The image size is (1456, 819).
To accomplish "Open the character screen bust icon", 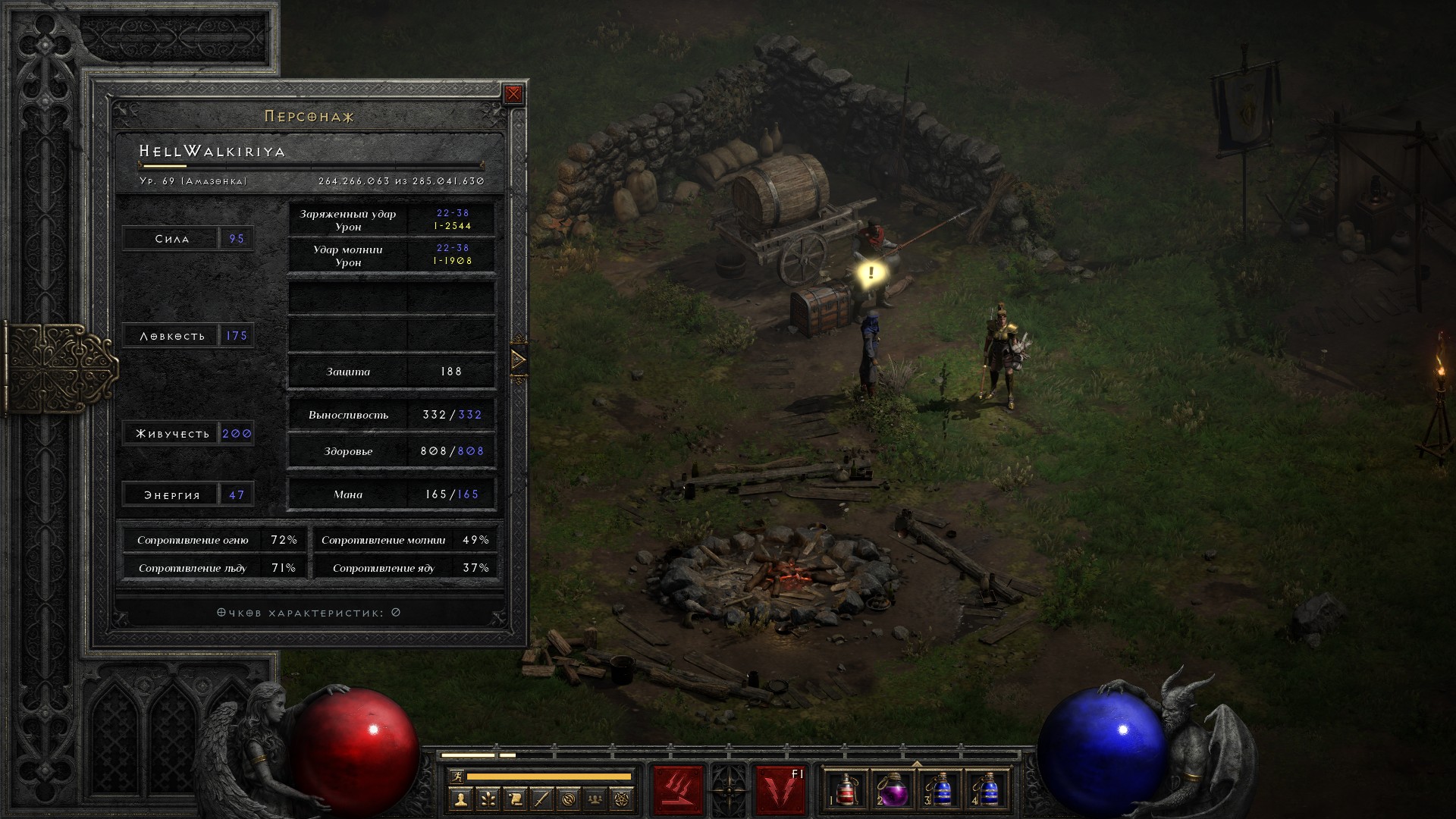I will coord(460,799).
